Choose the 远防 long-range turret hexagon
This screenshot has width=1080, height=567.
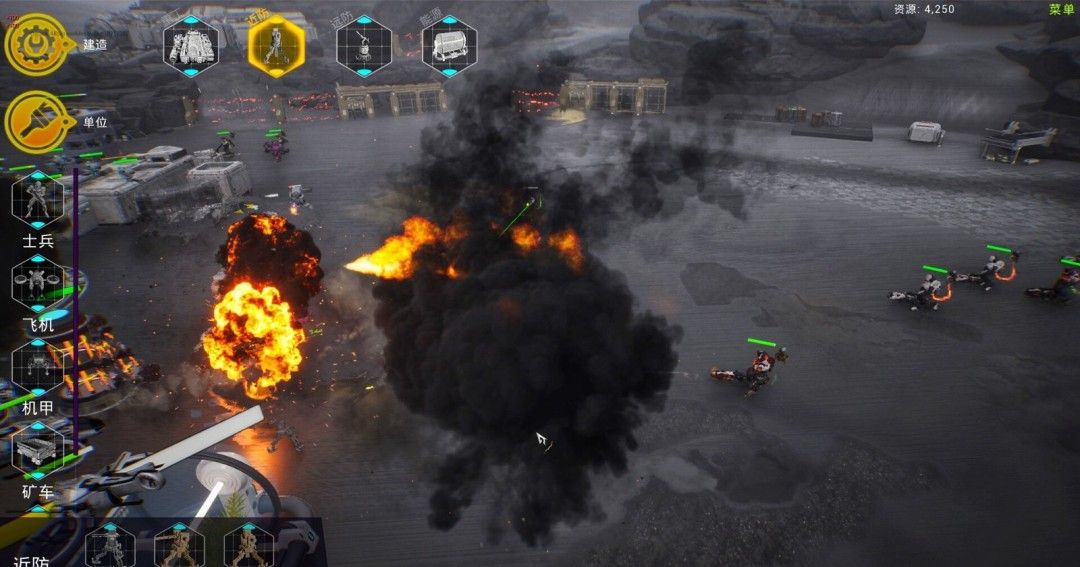click(x=364, y=46)
